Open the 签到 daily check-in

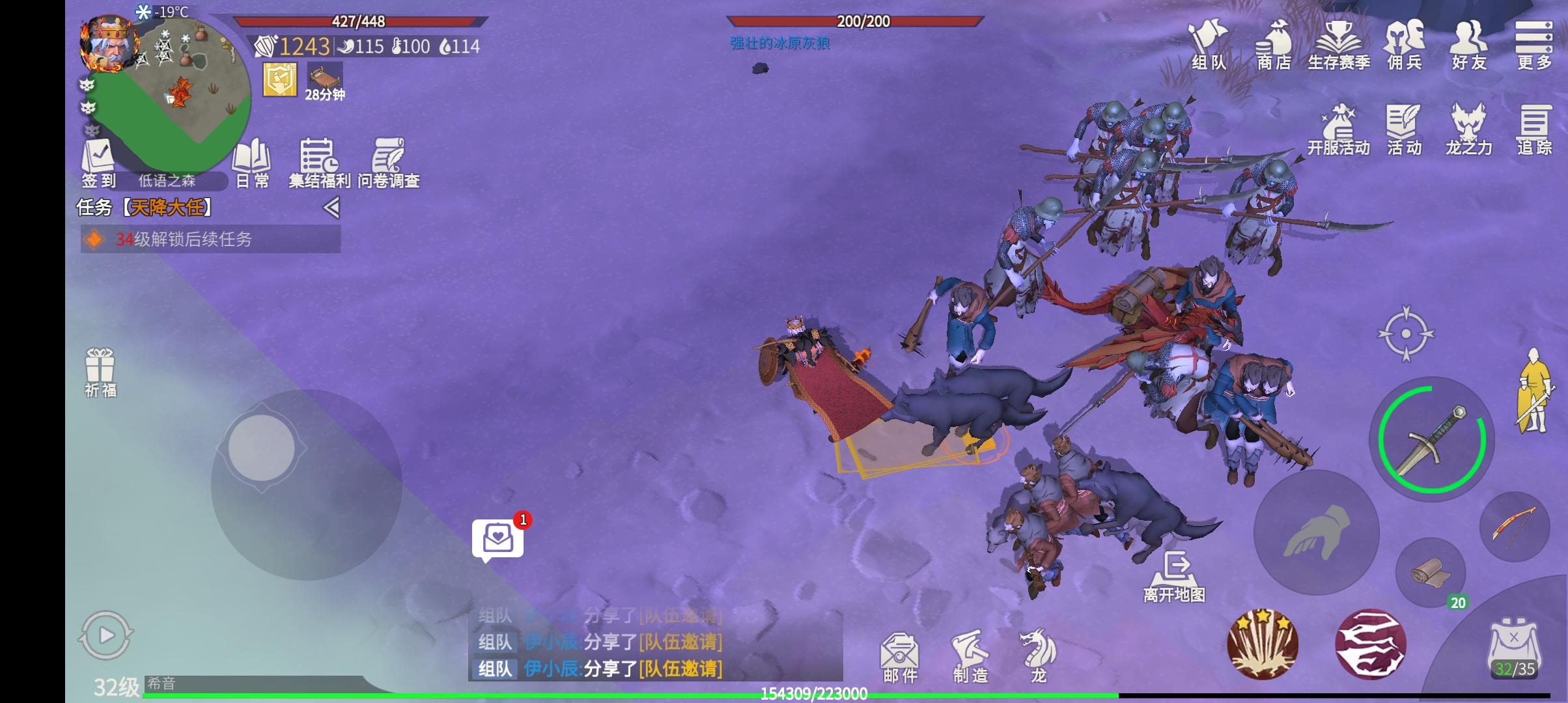(x=98, y=163)
